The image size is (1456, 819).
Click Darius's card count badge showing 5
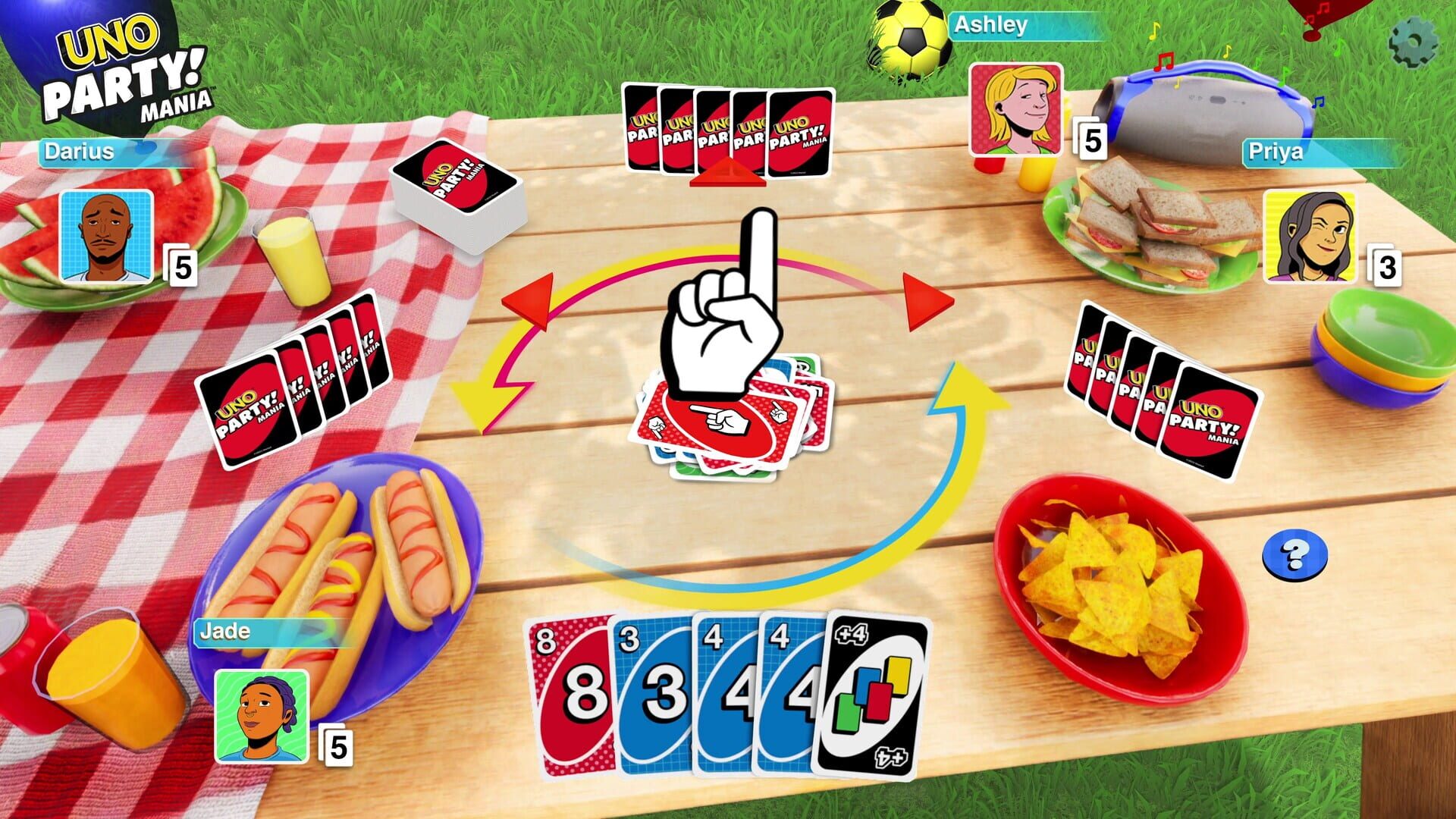coord(183,269)
